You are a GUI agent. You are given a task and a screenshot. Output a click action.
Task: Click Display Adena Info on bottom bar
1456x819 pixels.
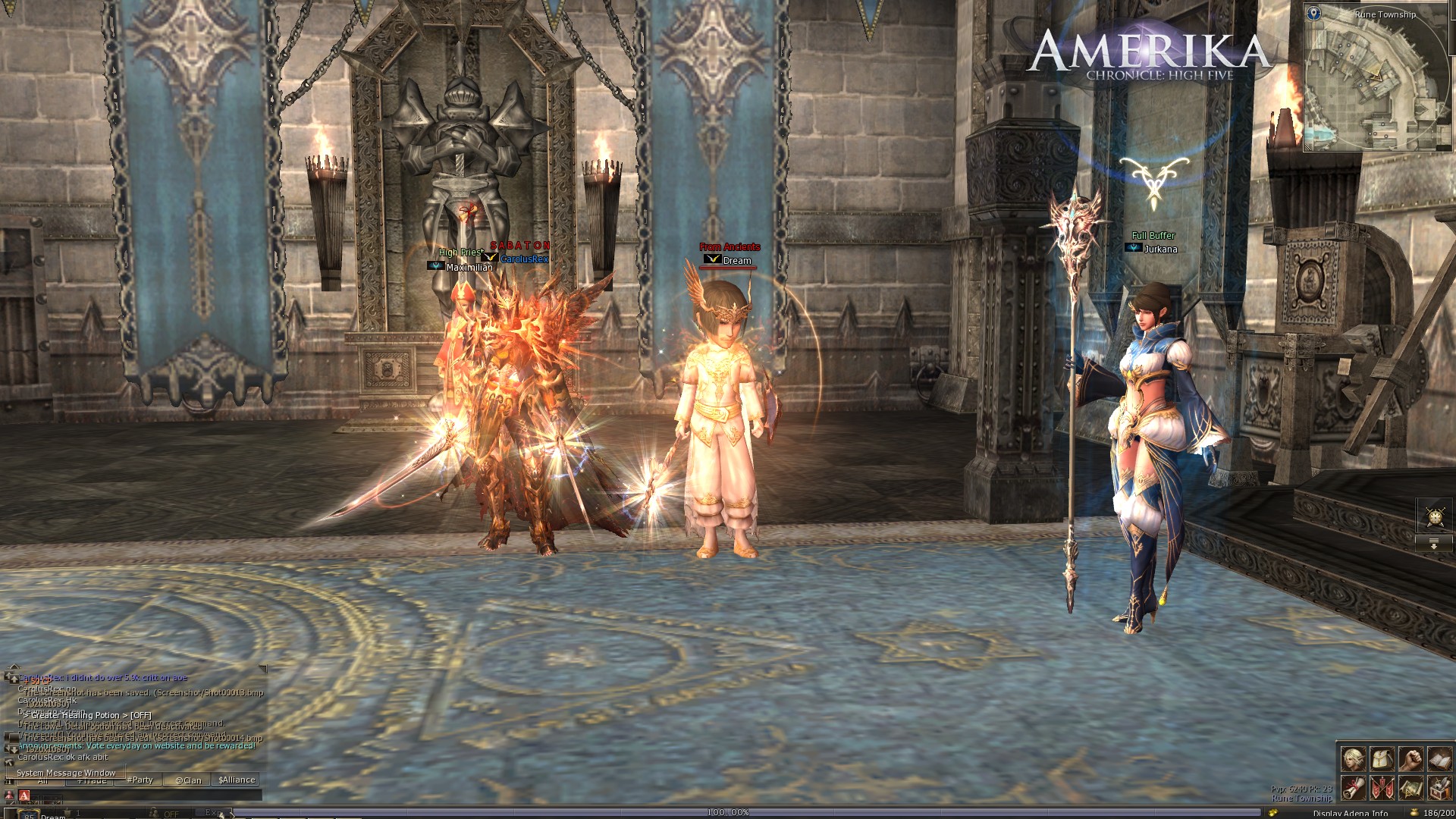(1350, 814)
